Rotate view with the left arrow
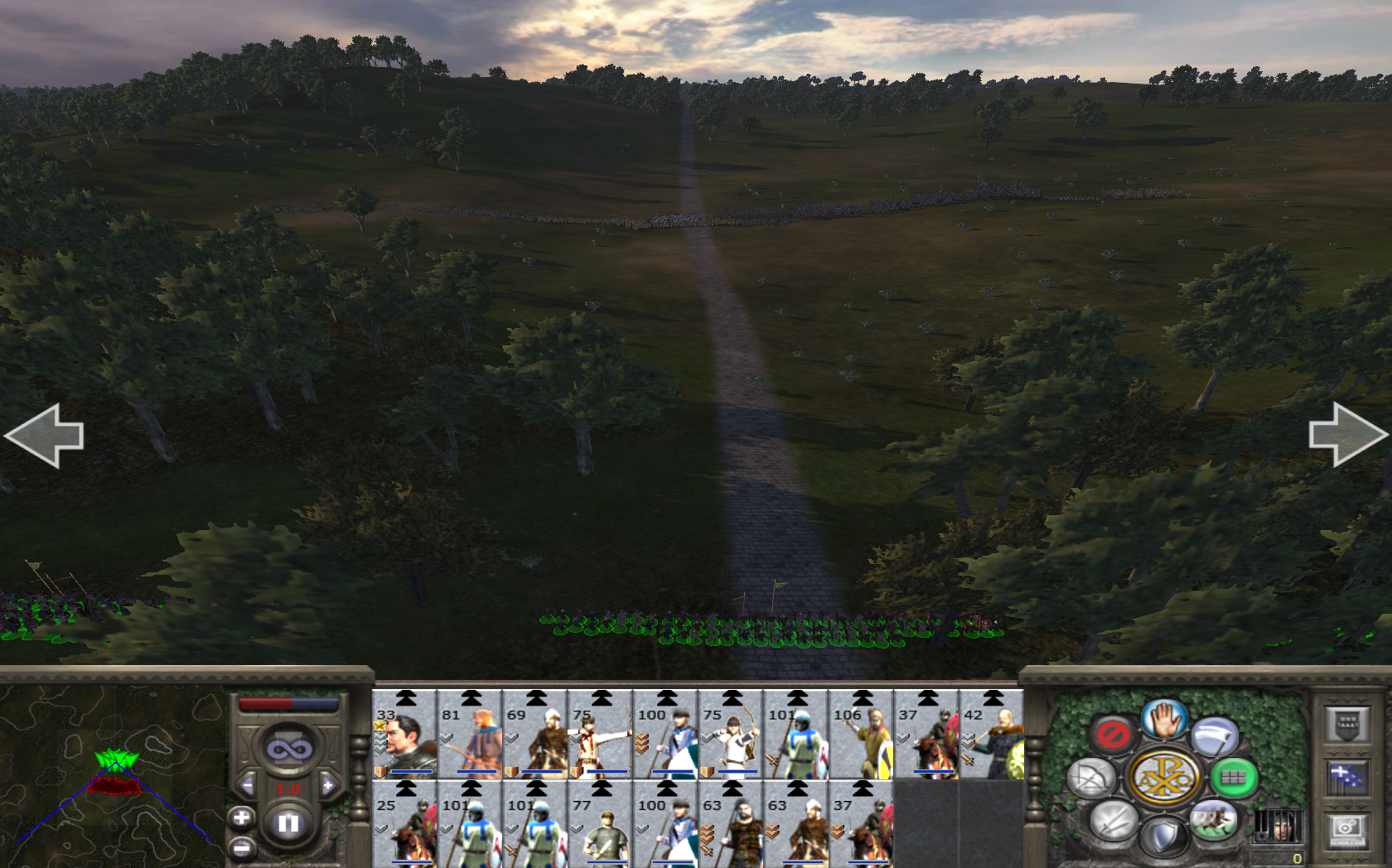The width and height of the screenshot is (1392, 868). click(45, 436)
